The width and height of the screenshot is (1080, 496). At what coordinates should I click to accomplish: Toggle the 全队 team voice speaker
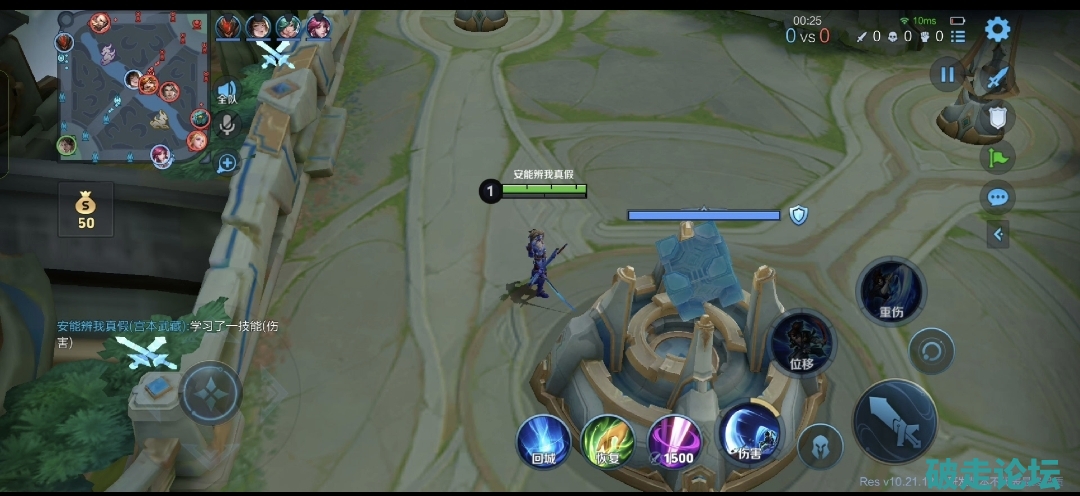[x=227, y=93]
